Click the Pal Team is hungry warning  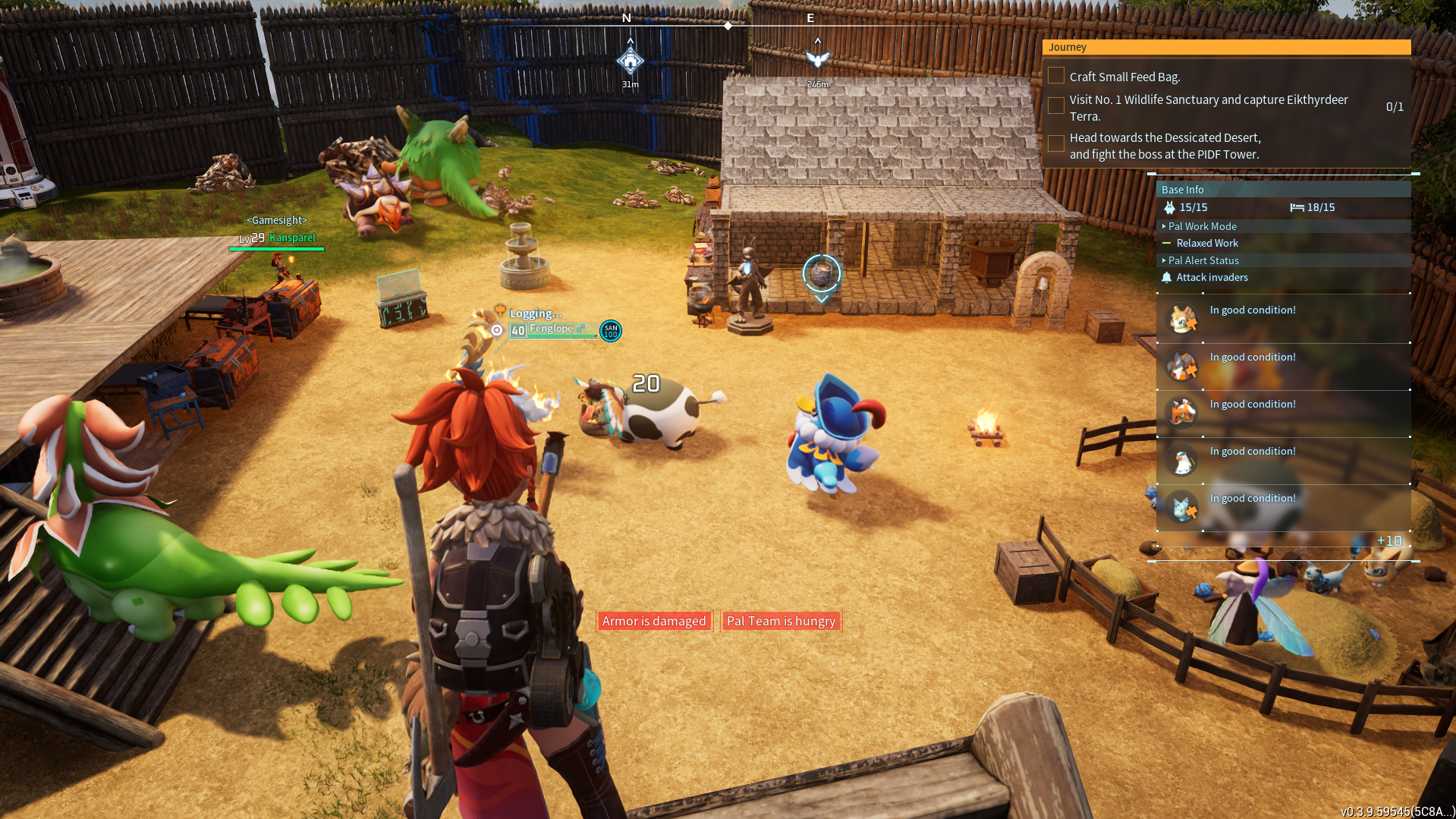[x=781, y=621]
